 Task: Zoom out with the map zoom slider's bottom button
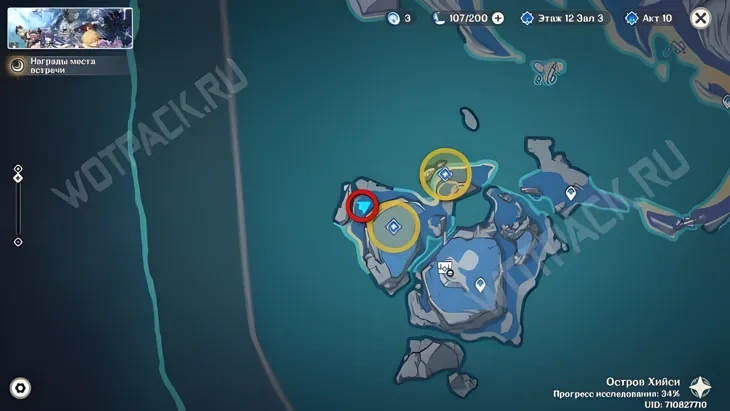(x=18, y=242)
